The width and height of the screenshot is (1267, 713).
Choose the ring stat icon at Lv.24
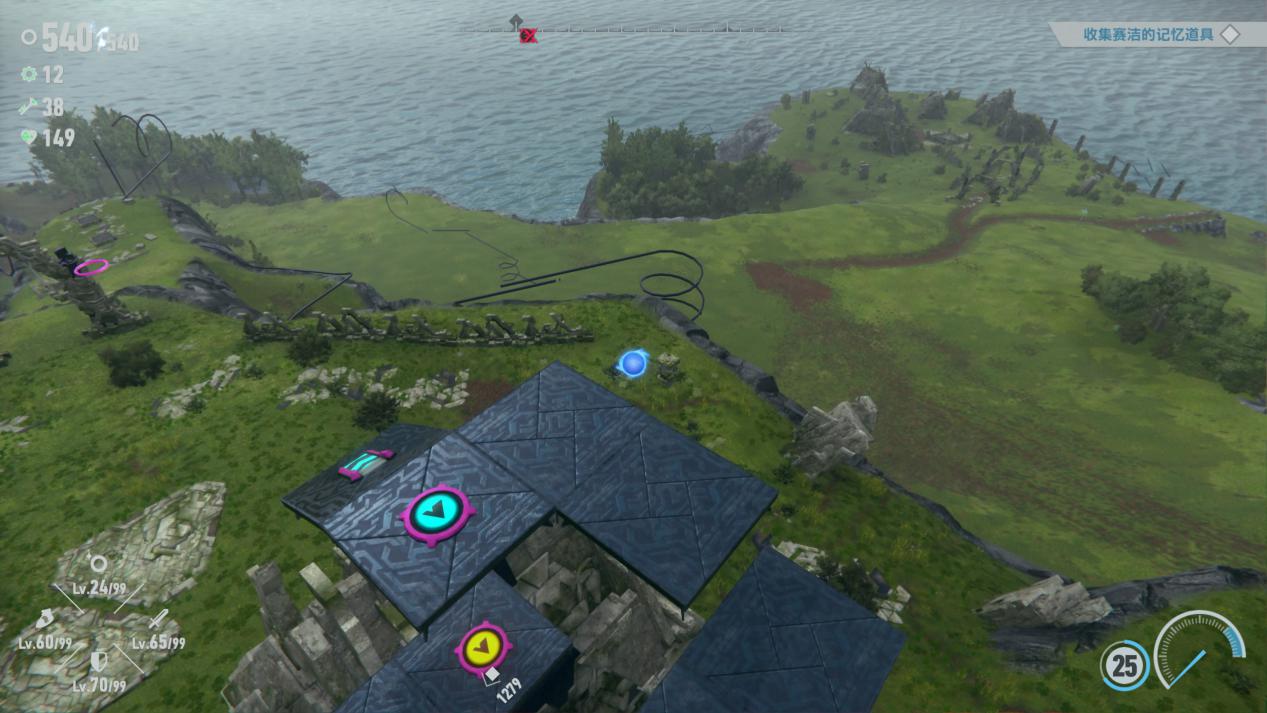pyautogui.click(x=98, y=563)
